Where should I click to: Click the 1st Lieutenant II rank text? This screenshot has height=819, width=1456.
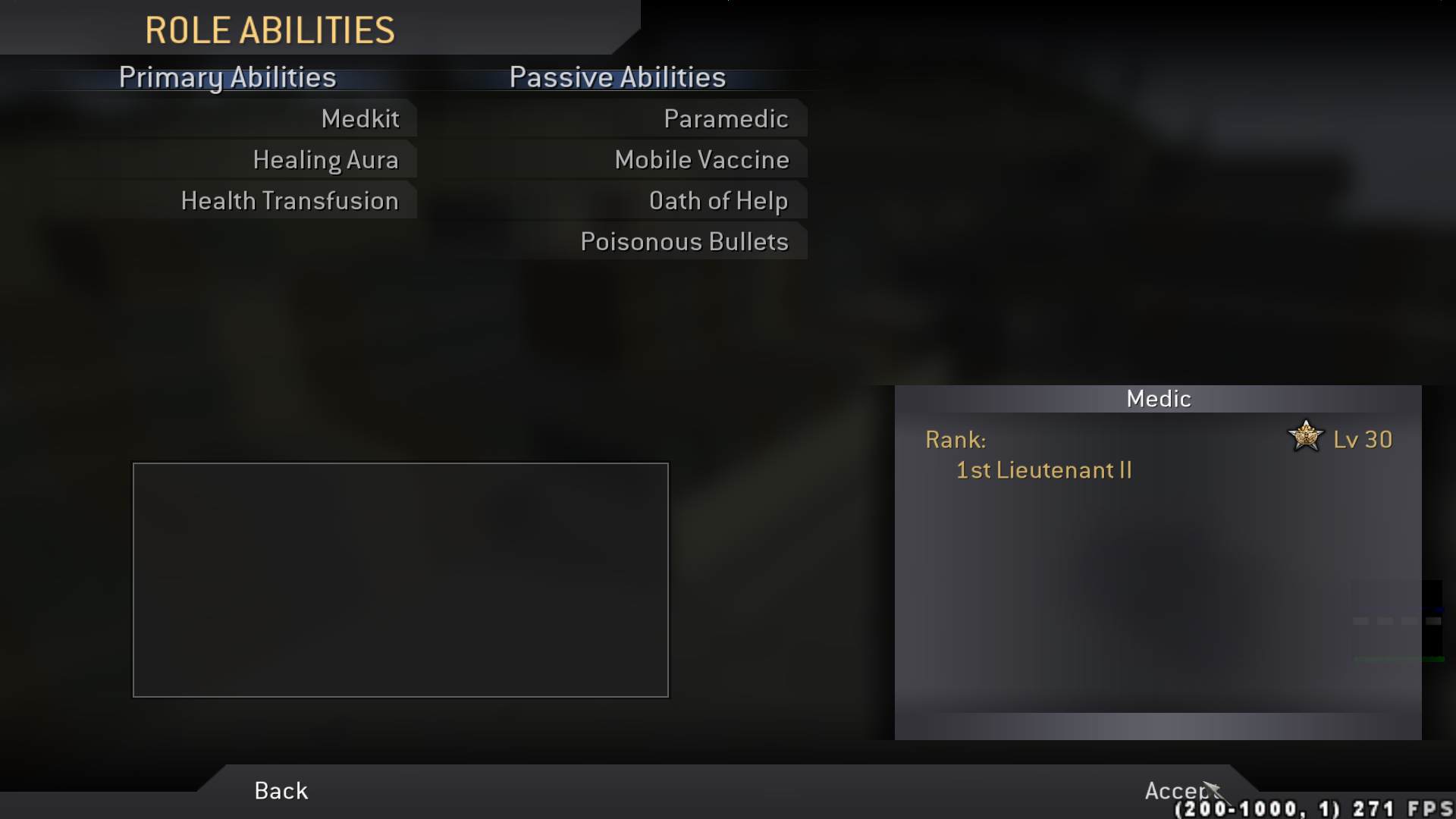pyautogui.click(x=1043, y=470)
